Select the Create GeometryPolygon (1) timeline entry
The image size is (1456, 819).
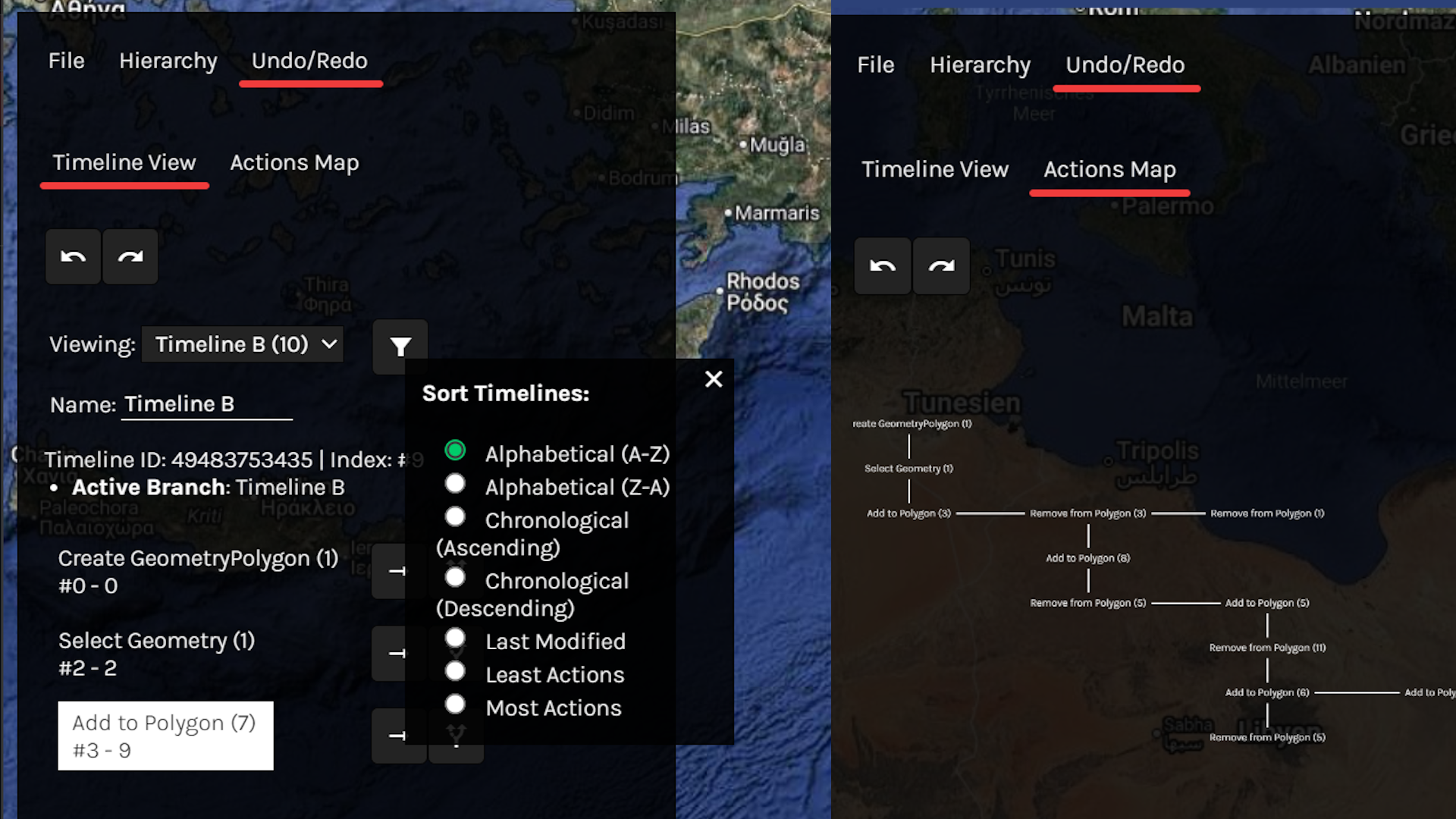click(x=198, y=571)
